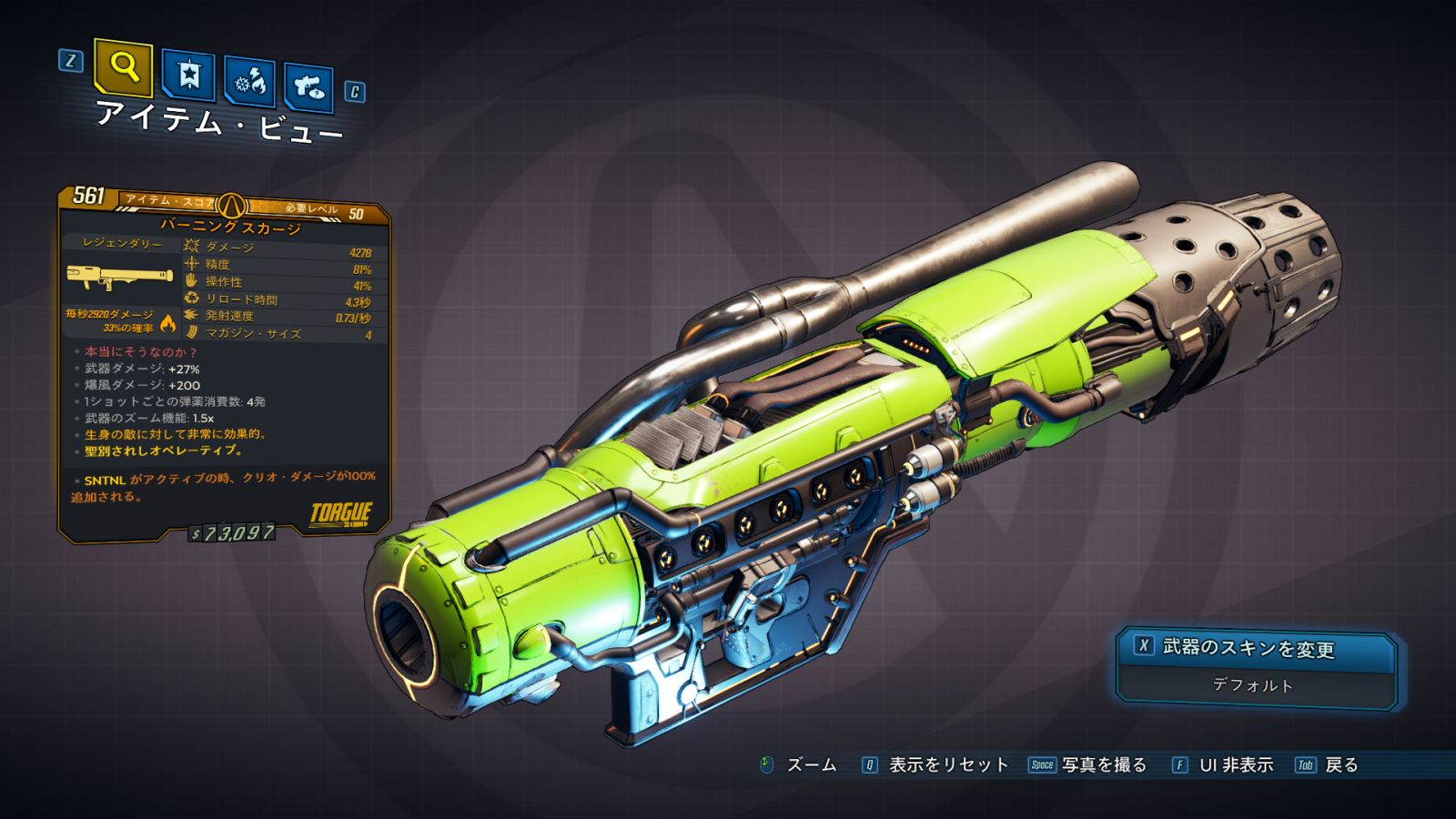Viewport: 1456px width, 819px height.
Task: Hide the interface with UI 非表示
Action: (1222, 765)
